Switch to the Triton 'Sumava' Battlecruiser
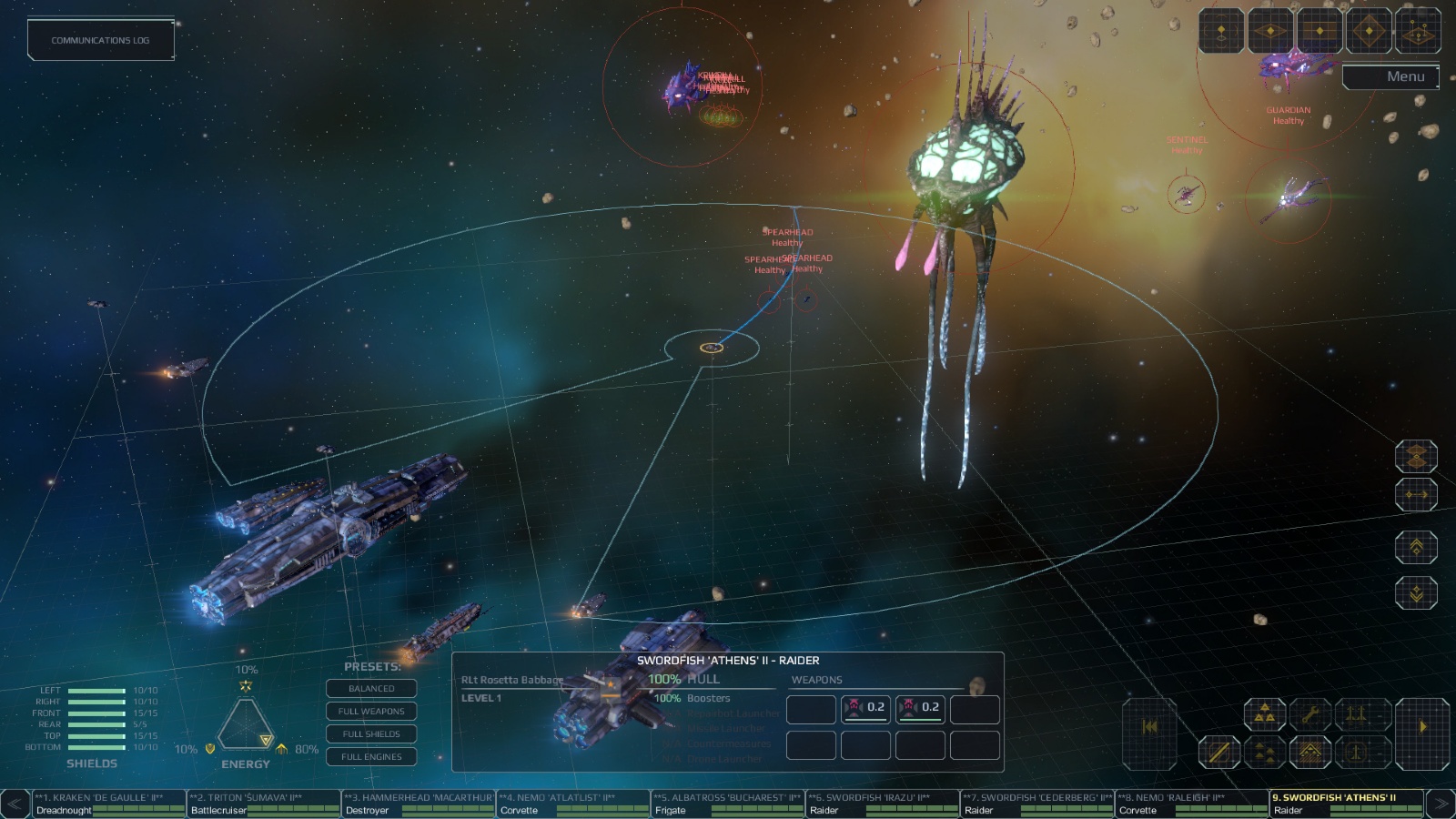 tap(264, 804)
